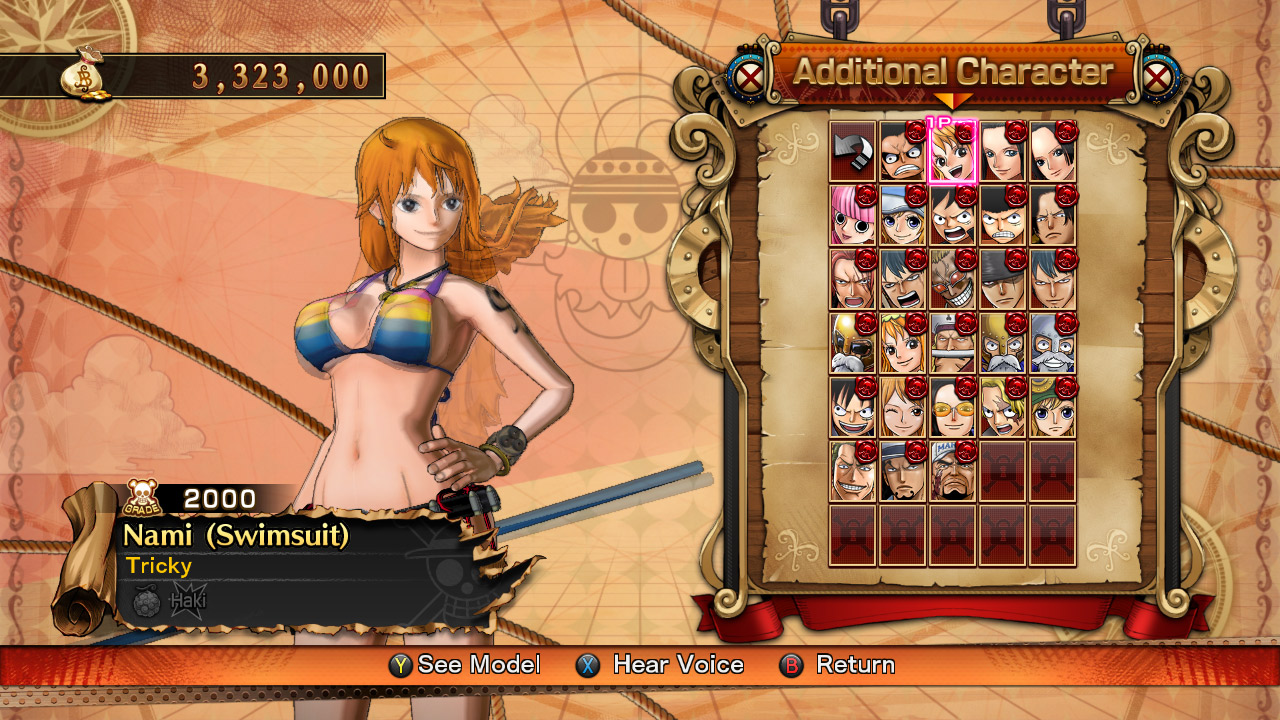Choose the green-haired grinning character portrait
Screen dimensions: 1280x720
click(x=852, y=471)
